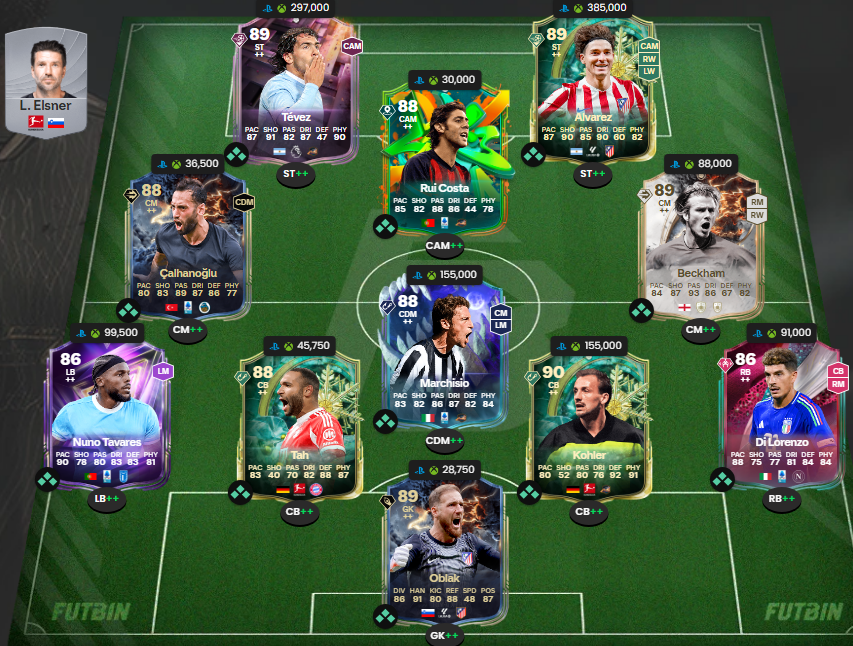Click the chemistry diamonds icon beside Oblak
853x646 pixels.
pos(385,616)
